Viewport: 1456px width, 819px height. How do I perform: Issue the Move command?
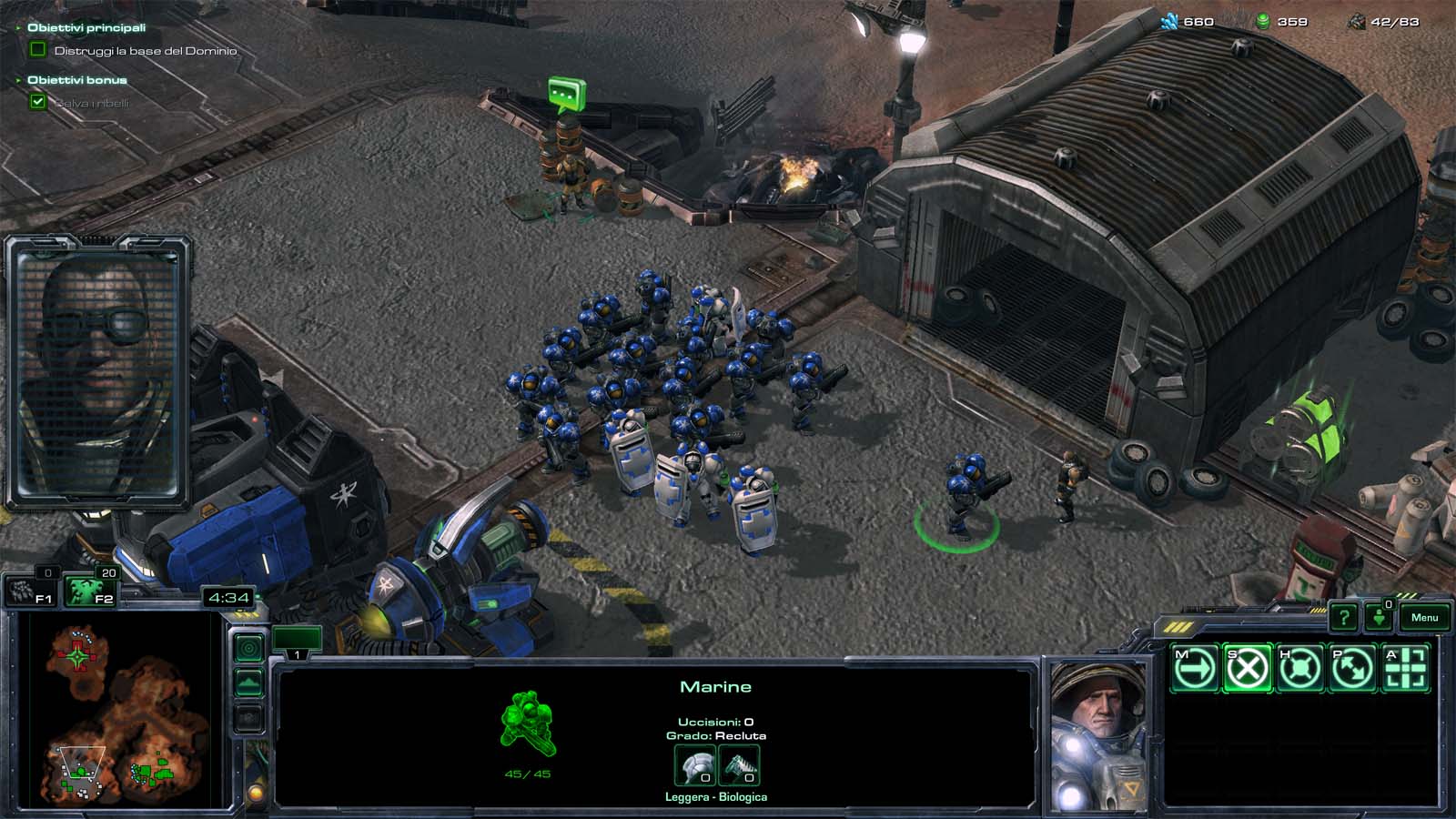(1194, 669)
